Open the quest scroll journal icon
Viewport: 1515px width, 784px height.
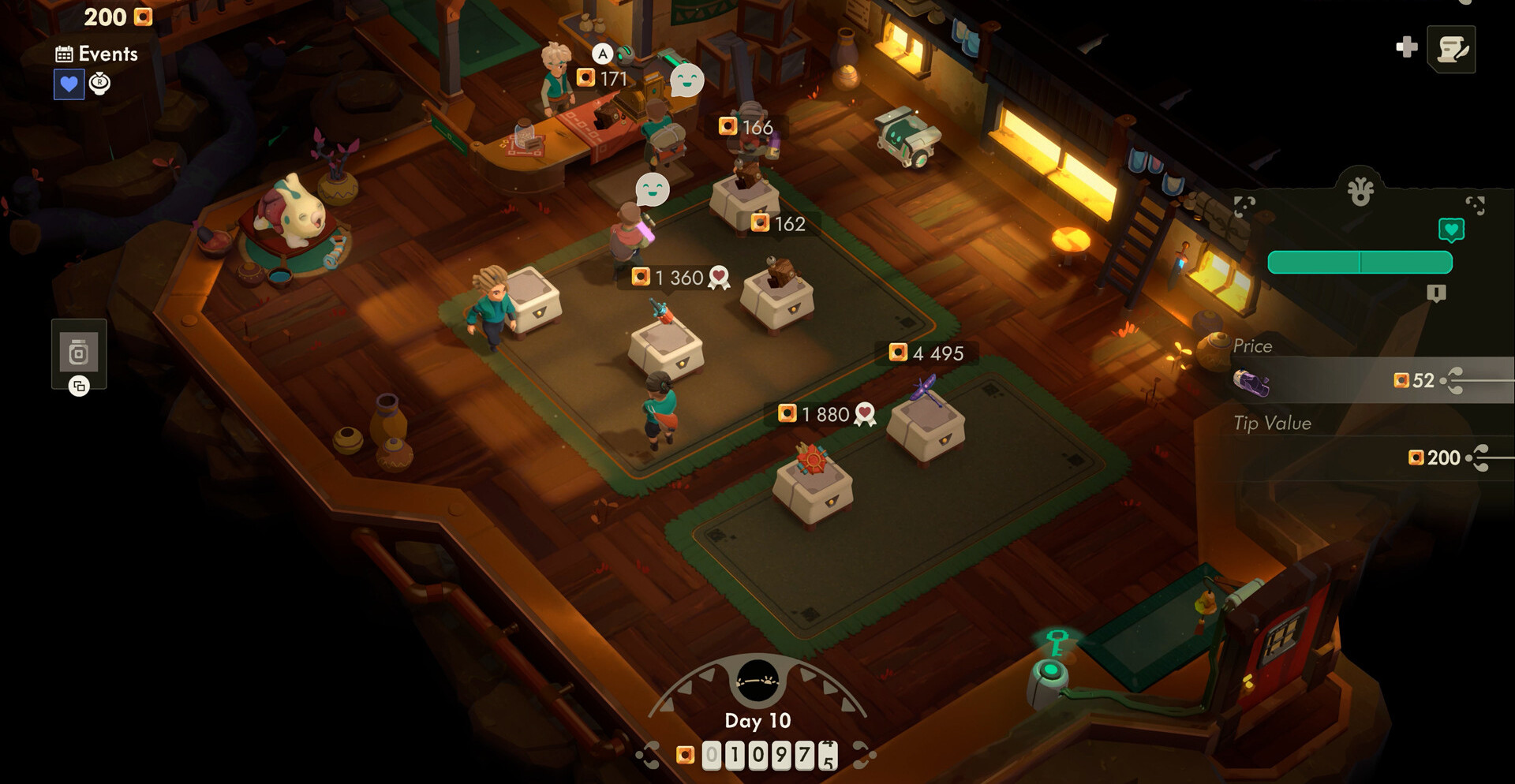click(x=1451, y=49)
